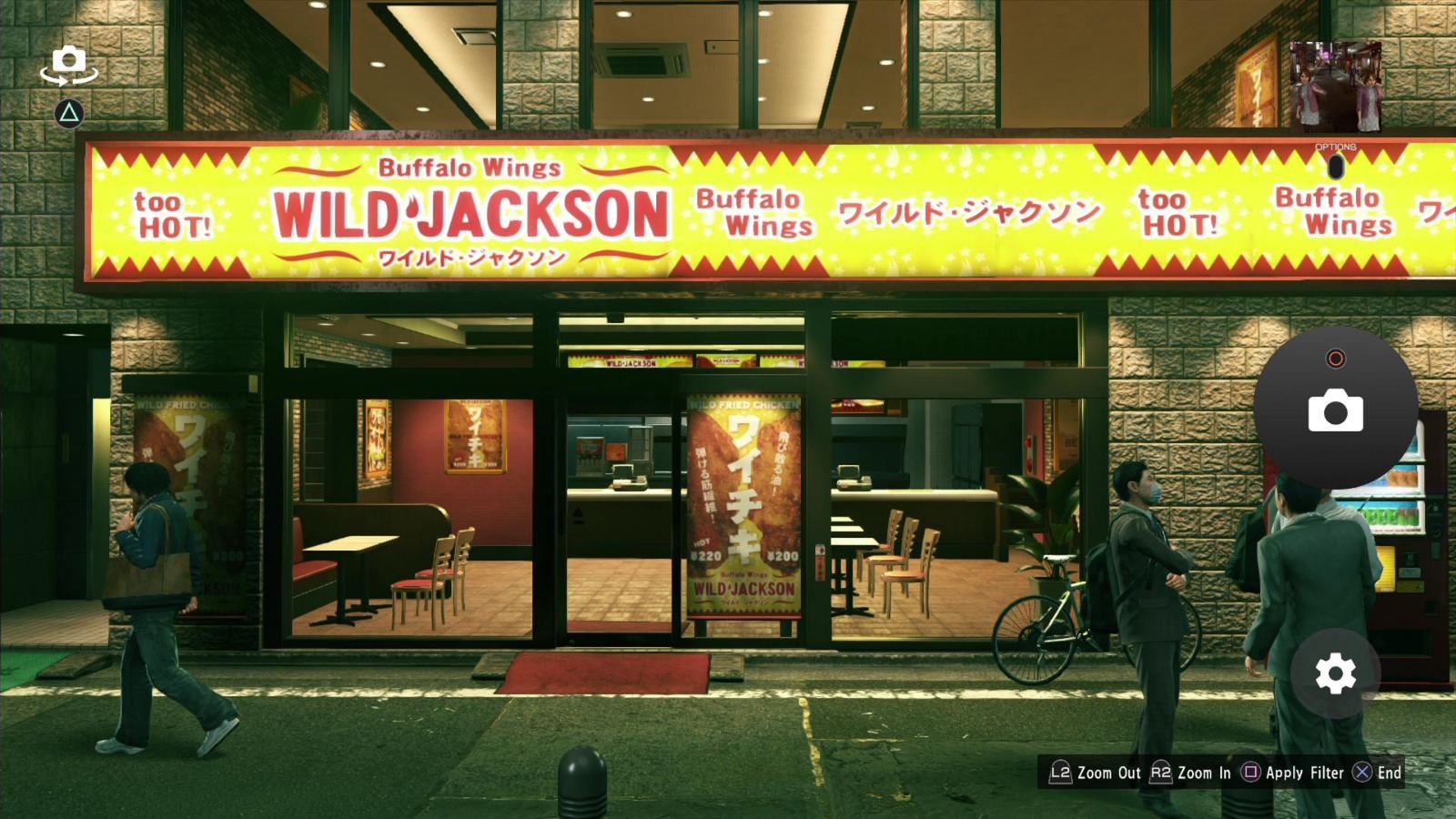This screenshot has height=819, width=1456.
Task: Select End to exit camera mode
Action: [1390, 773]
